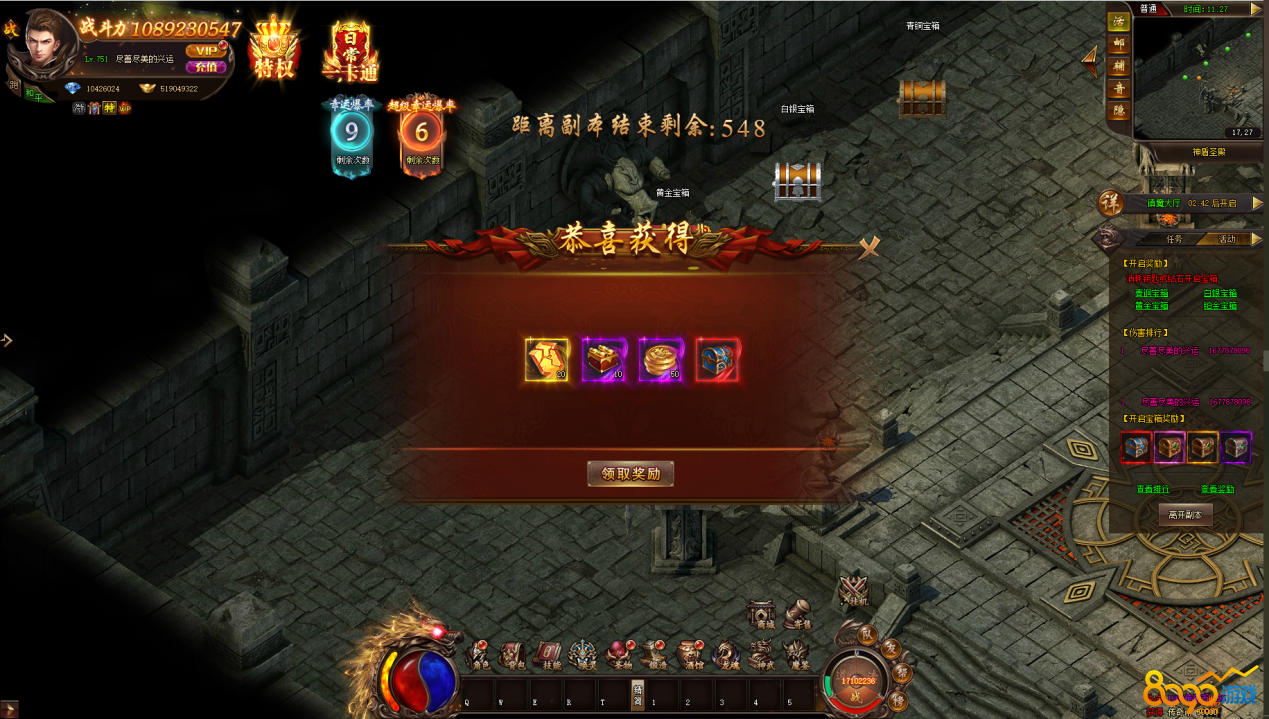Open the 充值 recharge button
This screenshot has height=719, width=1269.
[206, 67]
